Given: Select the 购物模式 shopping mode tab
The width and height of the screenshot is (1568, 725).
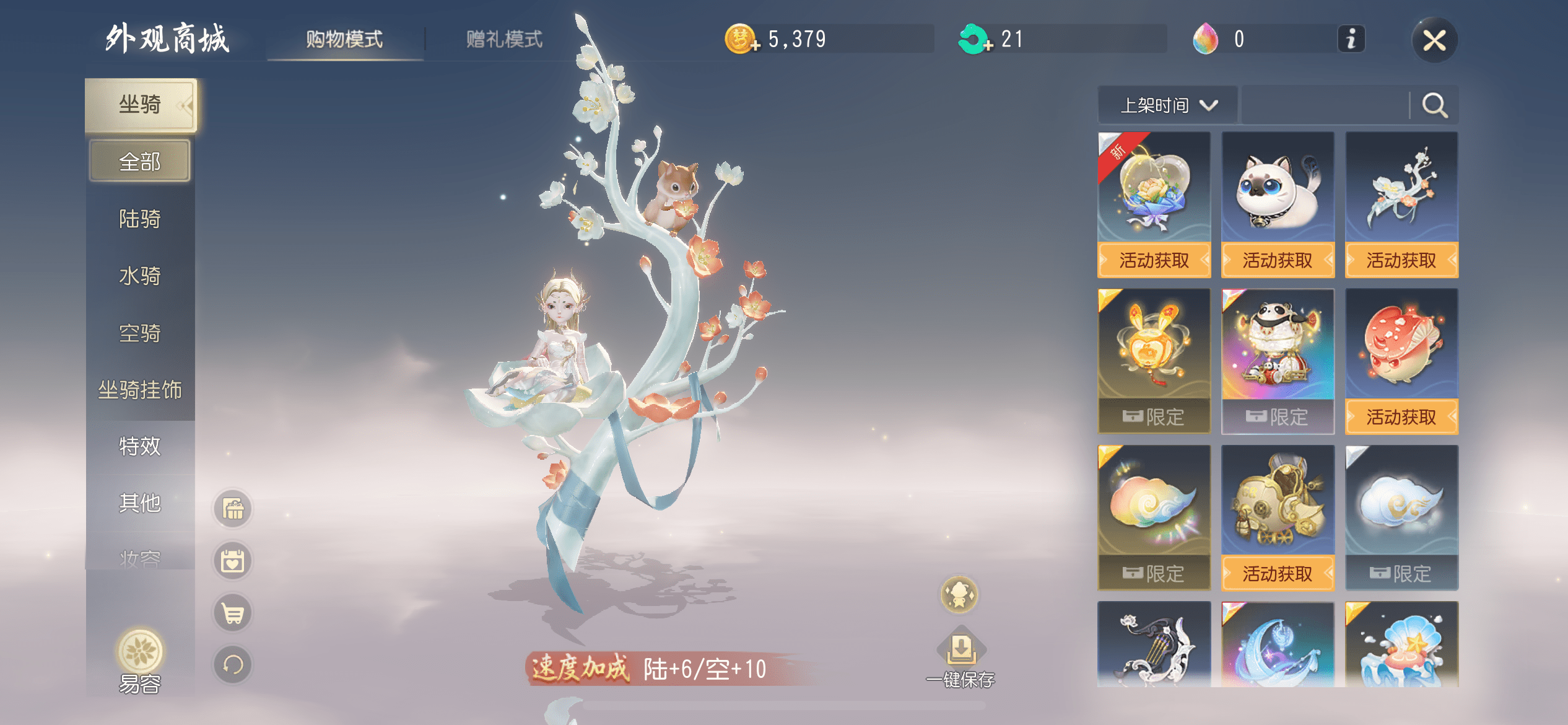Looking at the screenshot, I should click(x=344, y=40).
